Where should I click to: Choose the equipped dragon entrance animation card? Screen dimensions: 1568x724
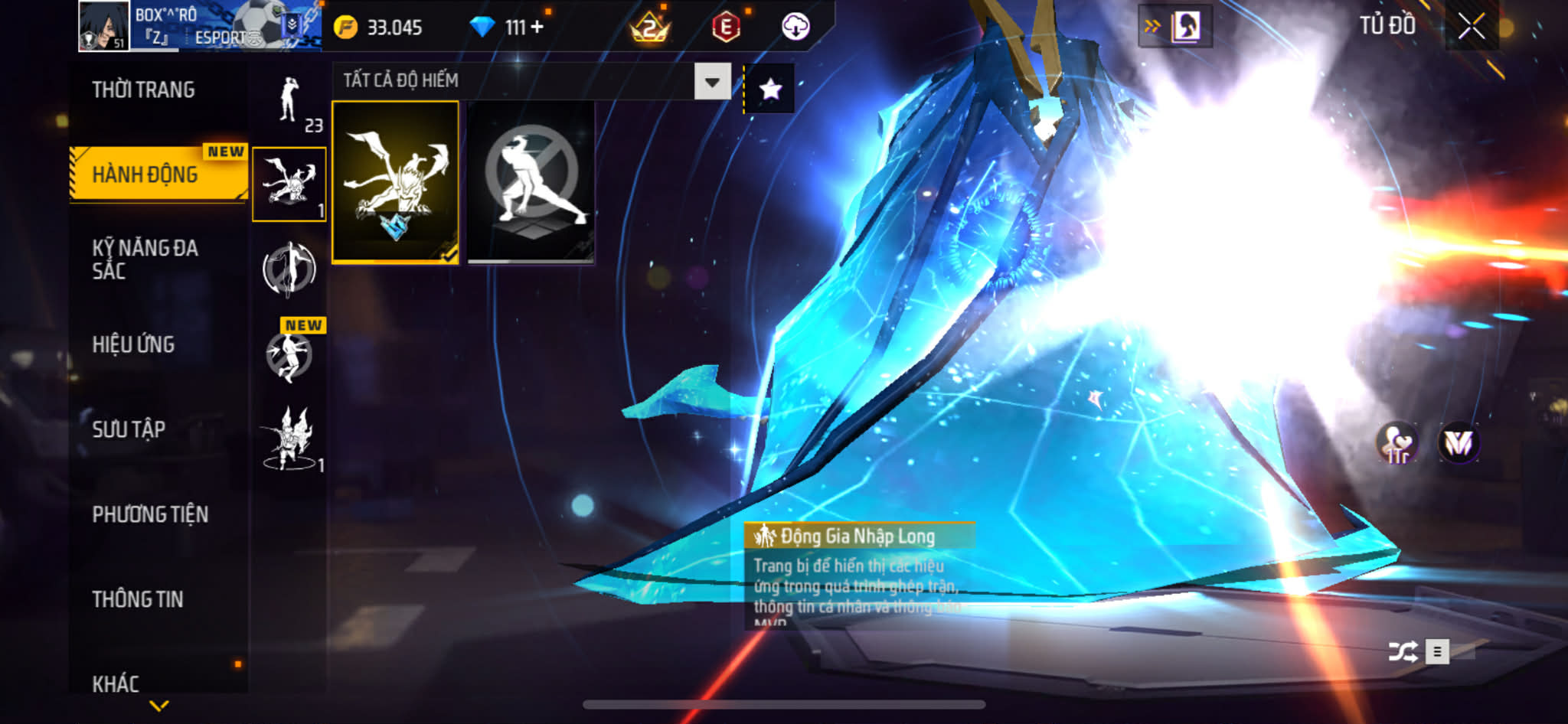pos(395,182)
